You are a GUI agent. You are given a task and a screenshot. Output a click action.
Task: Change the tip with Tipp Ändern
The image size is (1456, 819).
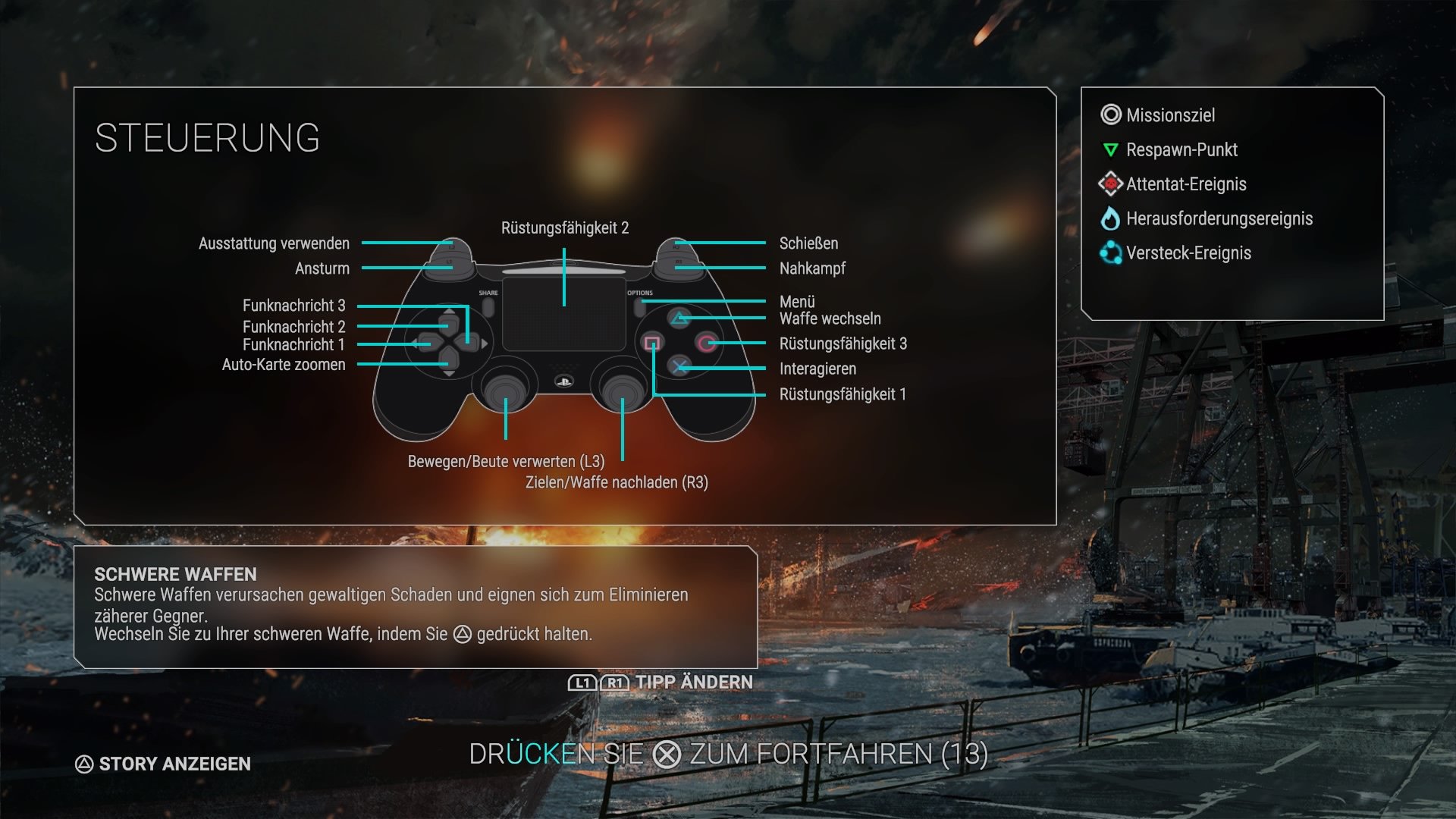coord(661,682)
